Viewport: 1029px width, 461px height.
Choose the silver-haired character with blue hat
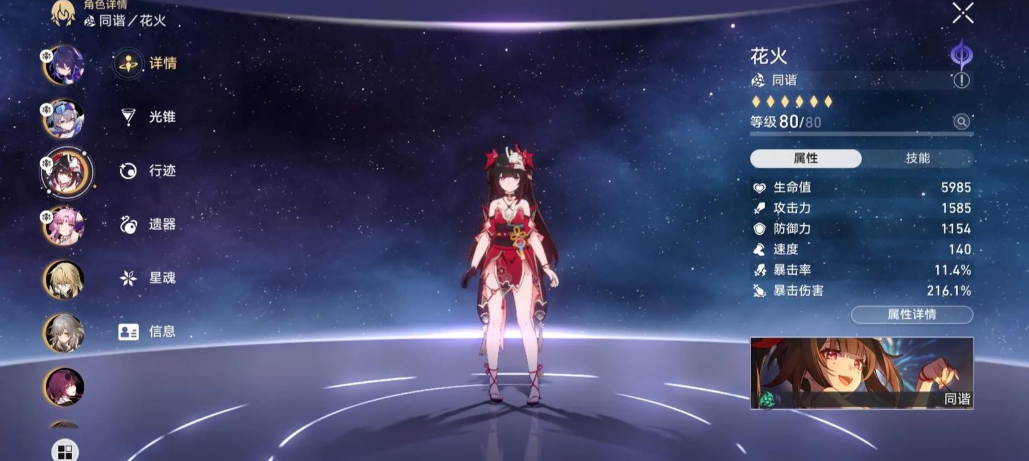64,119
